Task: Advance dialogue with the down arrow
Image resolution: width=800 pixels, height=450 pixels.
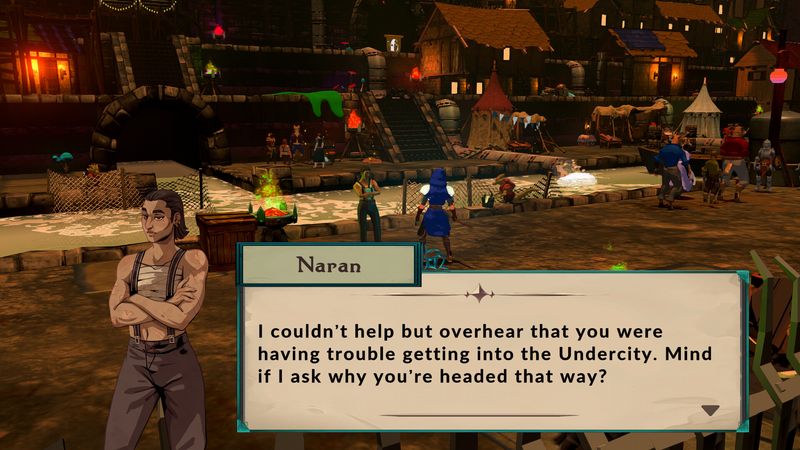Action: [x=710, y=410]
